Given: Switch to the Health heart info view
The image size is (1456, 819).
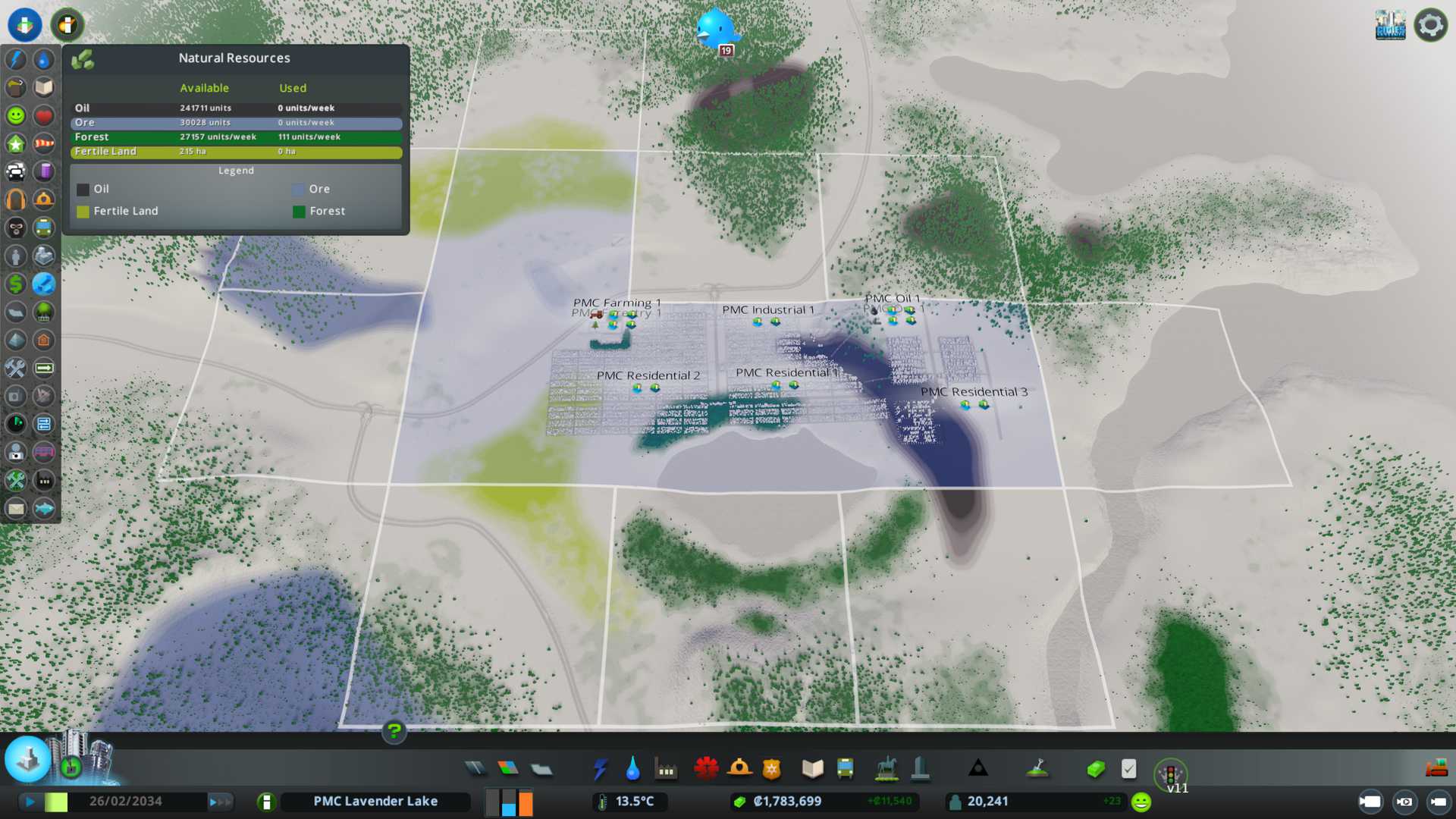Looking at the screenshot, I should click(x=44, y=115).
